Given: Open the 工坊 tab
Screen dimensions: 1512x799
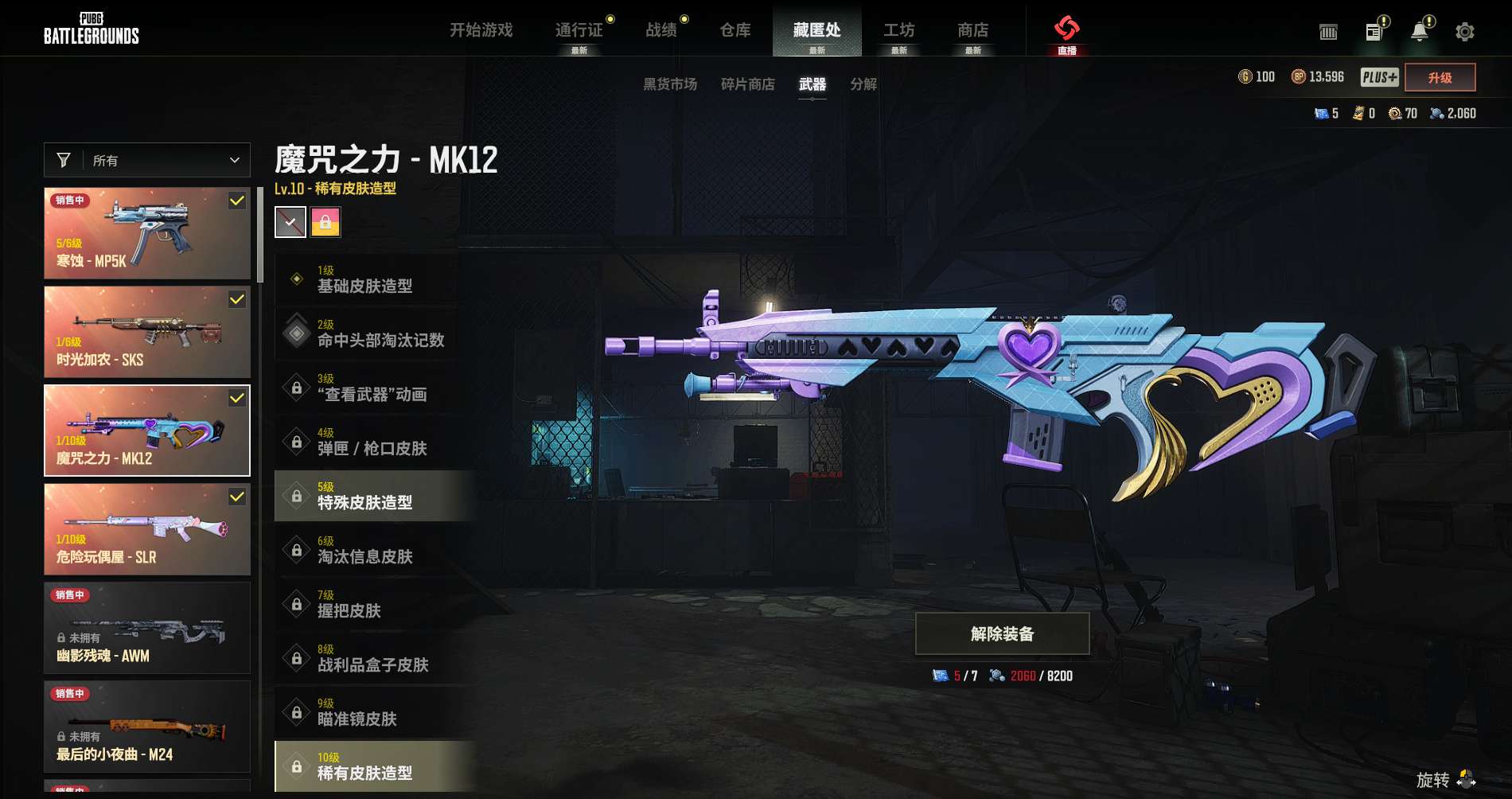Looking at the screenshot, I should (x=898, y=30).
